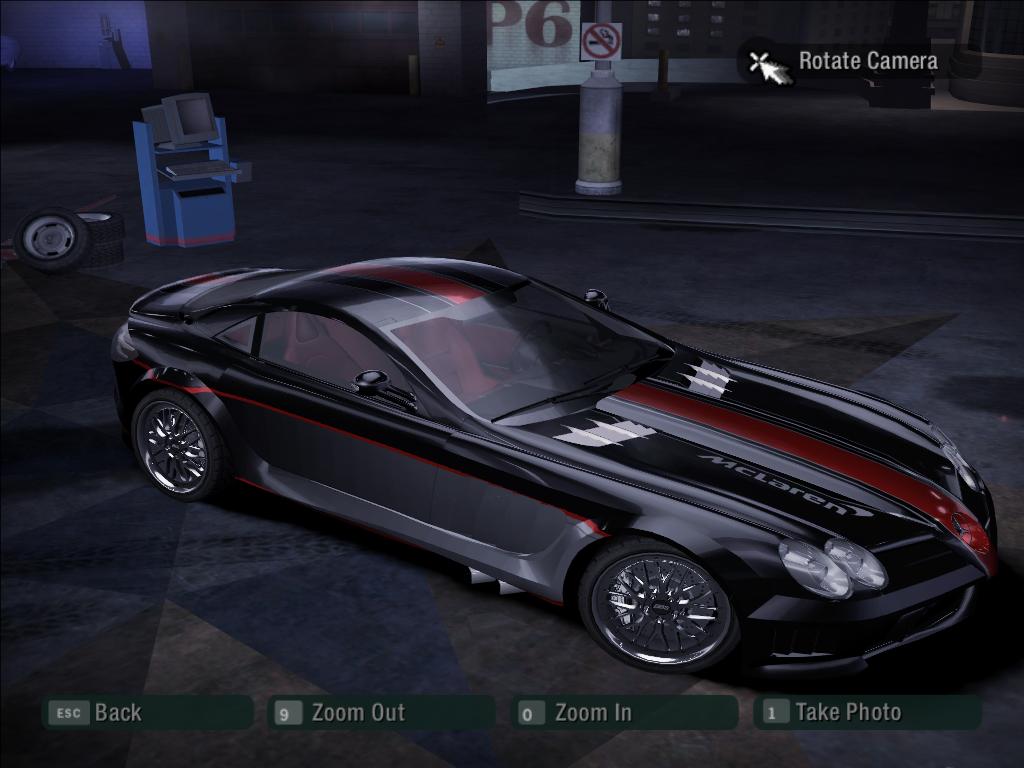
Task: Go back using the Back button
Action: coord(146,713)
